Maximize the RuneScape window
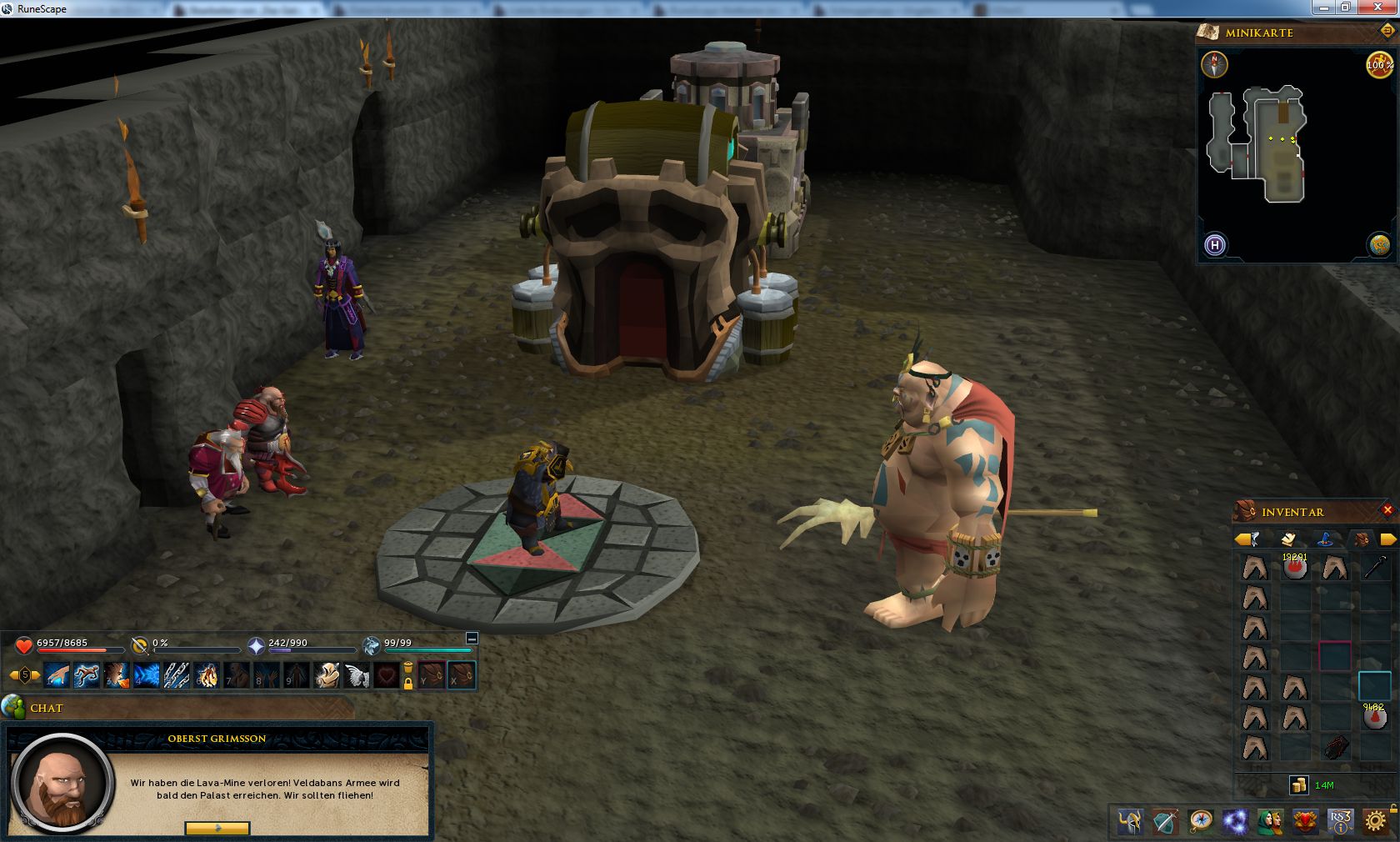The image size is (1400, 842). (1345, 8)
